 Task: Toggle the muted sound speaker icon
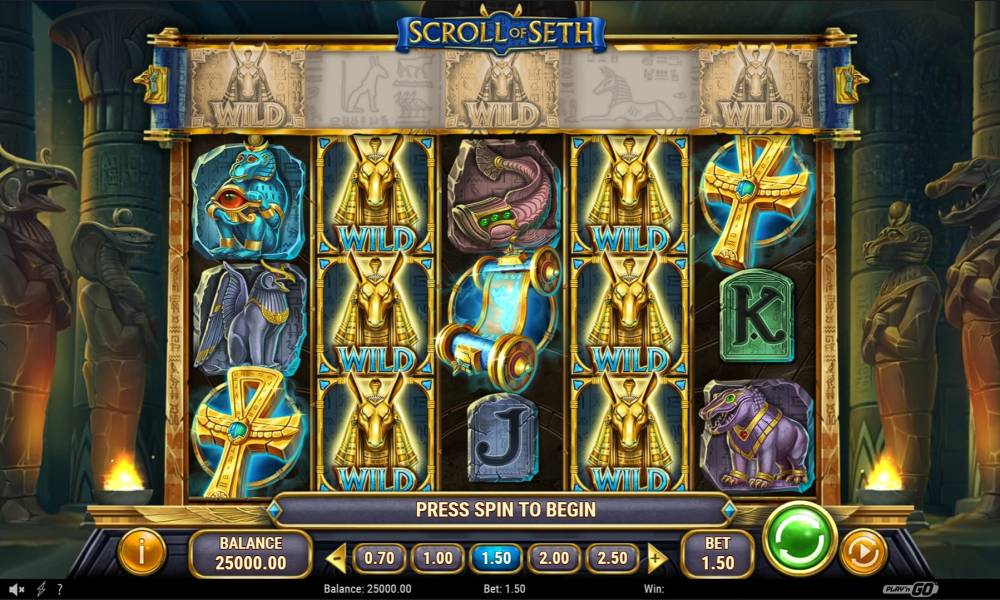[x=17, y=590]
